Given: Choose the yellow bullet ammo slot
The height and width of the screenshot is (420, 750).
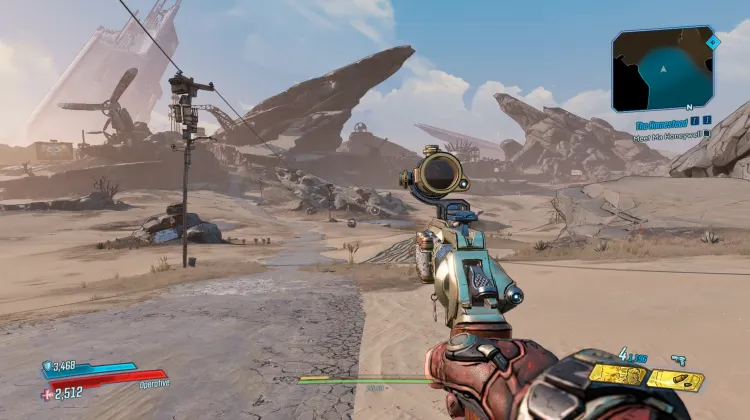Looking at the screenshot, I should (675, 380).
